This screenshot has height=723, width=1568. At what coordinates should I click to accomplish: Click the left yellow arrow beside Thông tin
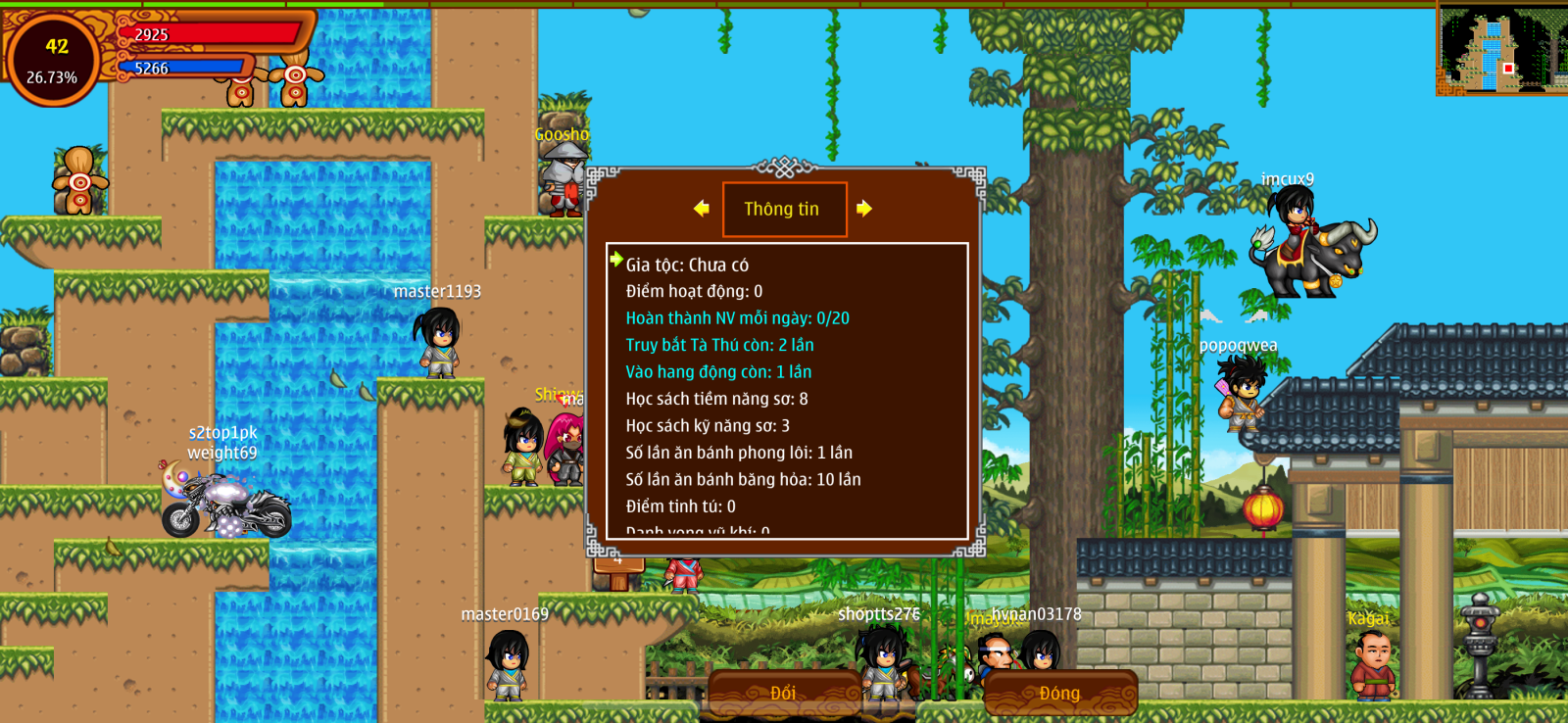click(701, 208)
